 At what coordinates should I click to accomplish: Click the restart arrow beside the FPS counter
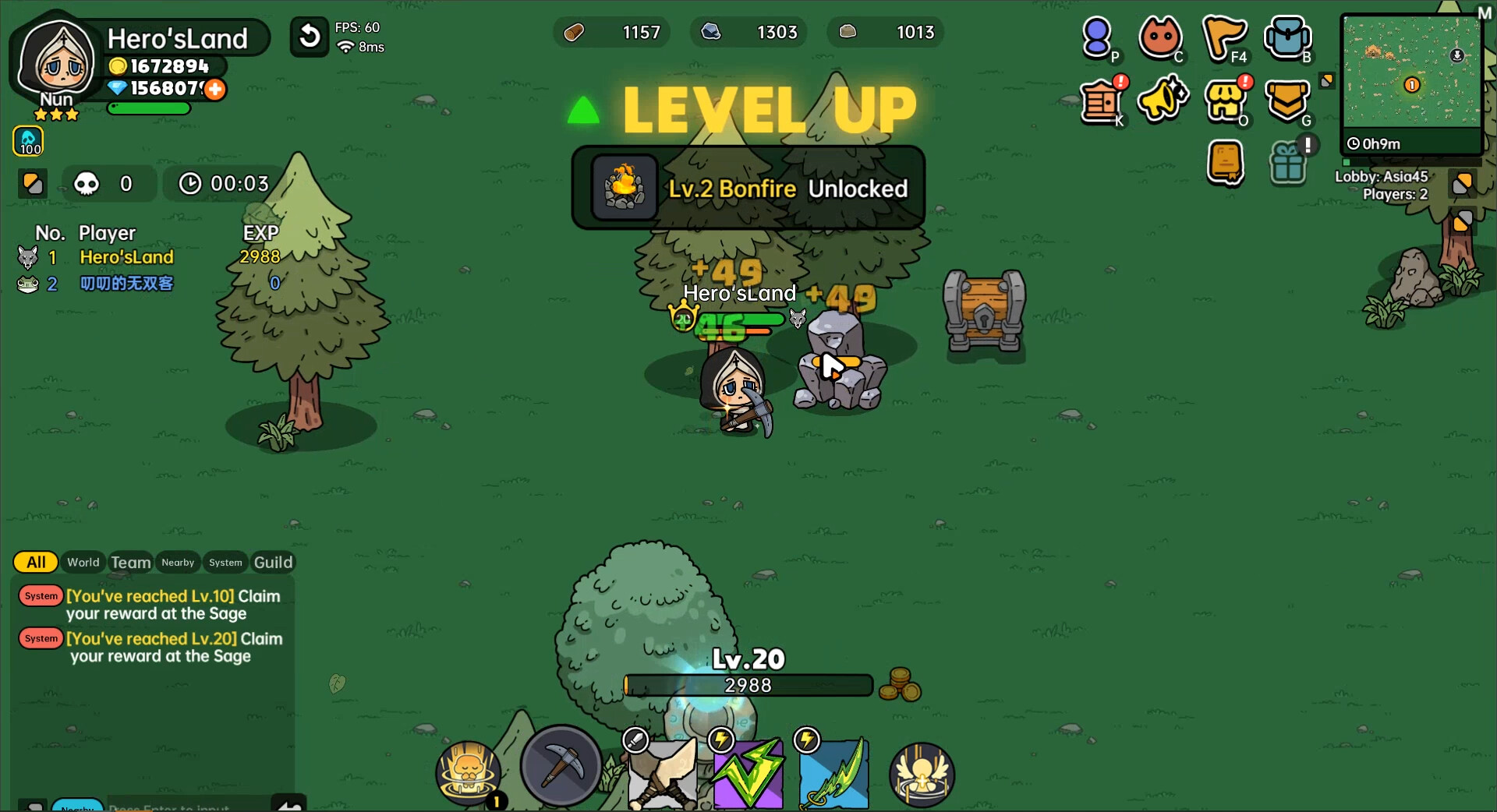coord(310,36)
